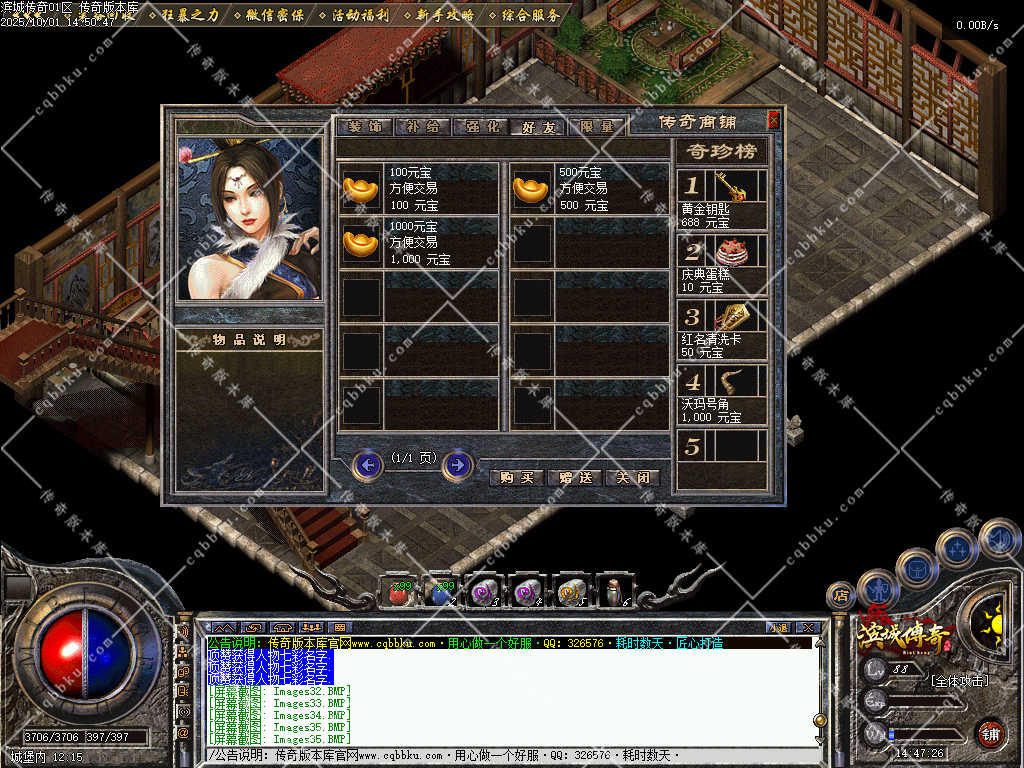Select the 强化 shop tab
Screen dimensions: 1024x768
click(479, 127)
